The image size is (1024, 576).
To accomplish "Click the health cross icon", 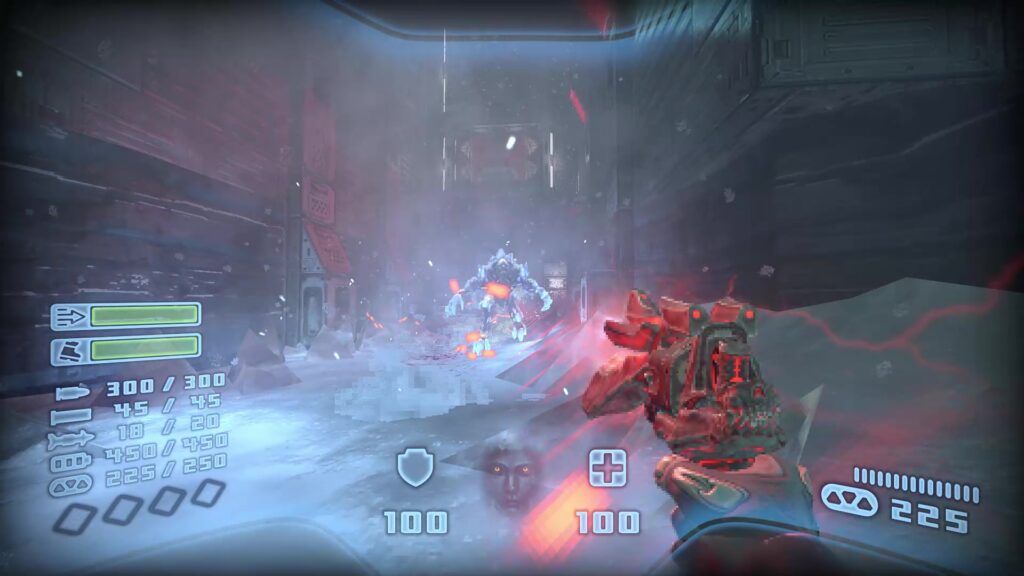I will coord(607,467).
